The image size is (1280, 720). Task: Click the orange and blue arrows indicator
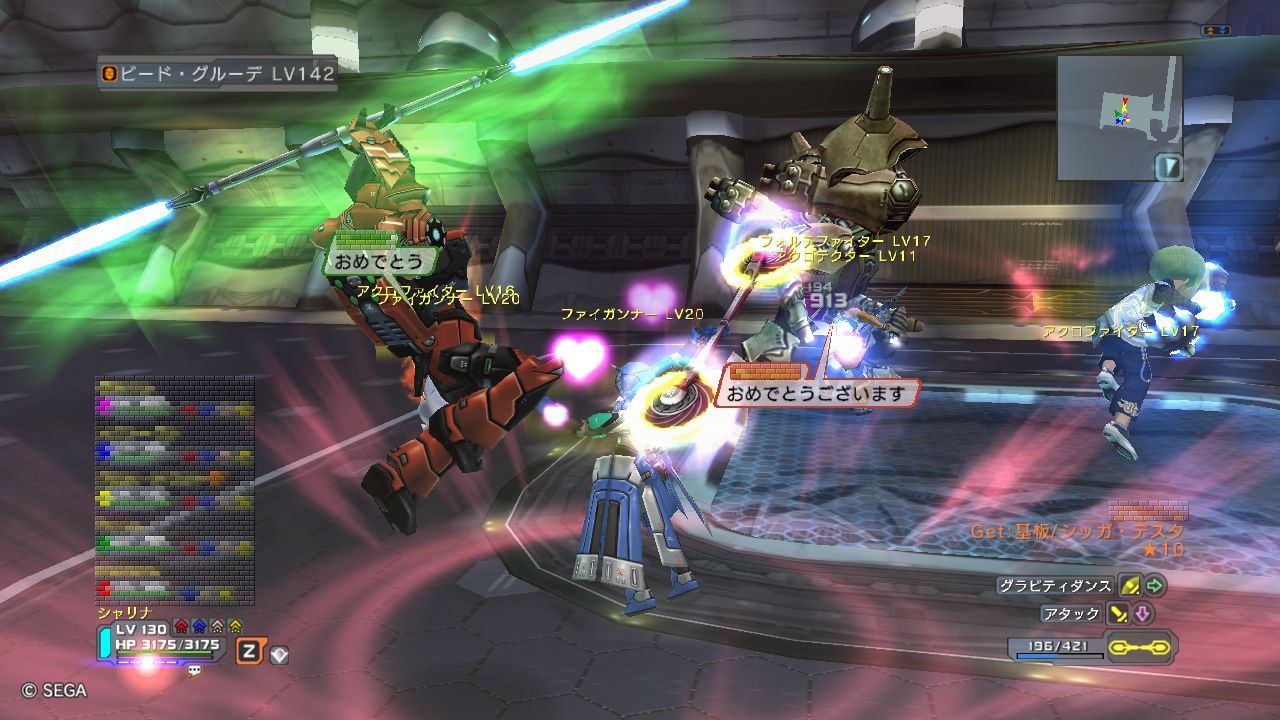(x=1215, y=31)
